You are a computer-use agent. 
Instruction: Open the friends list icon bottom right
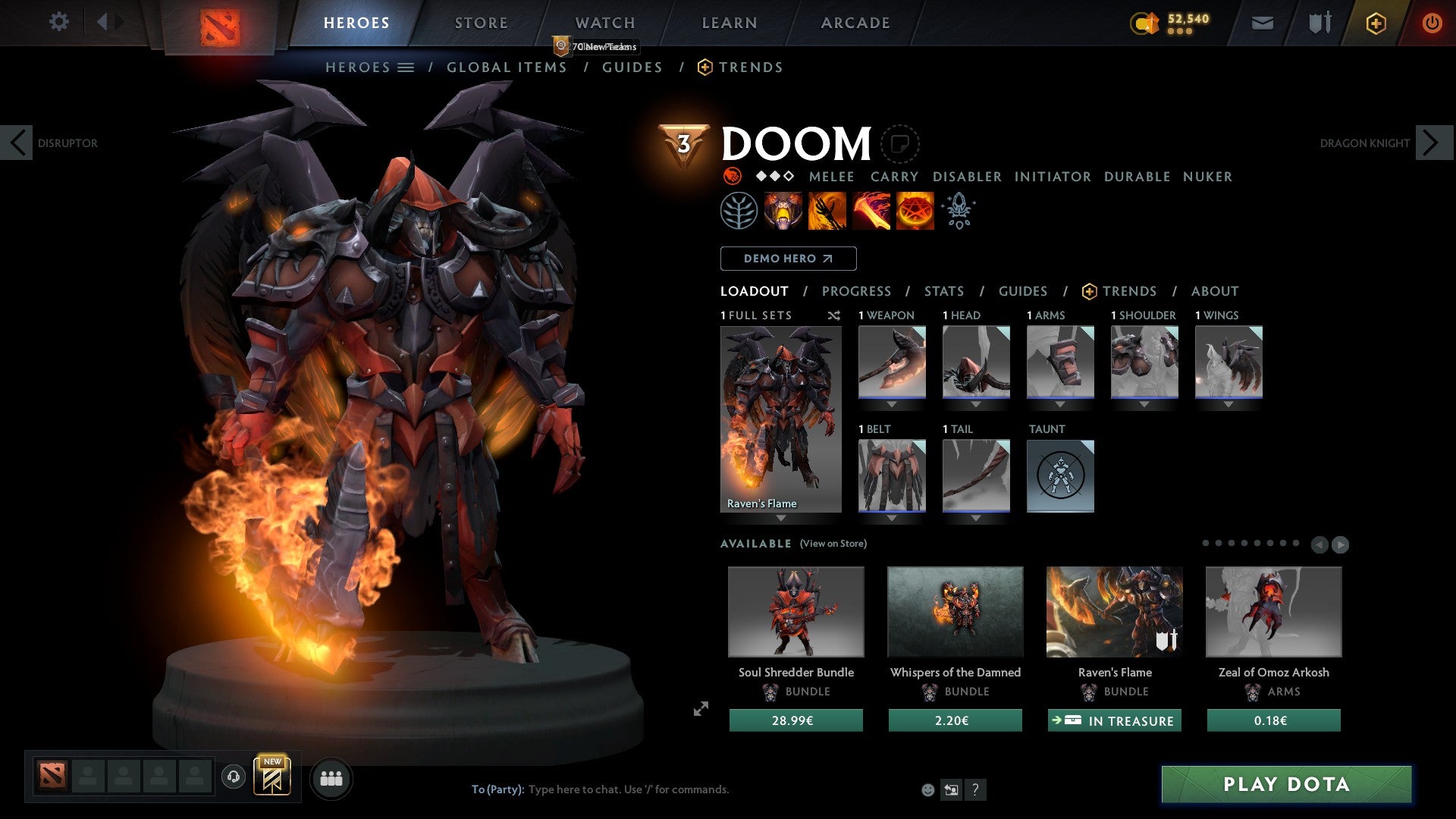(331, 777)
